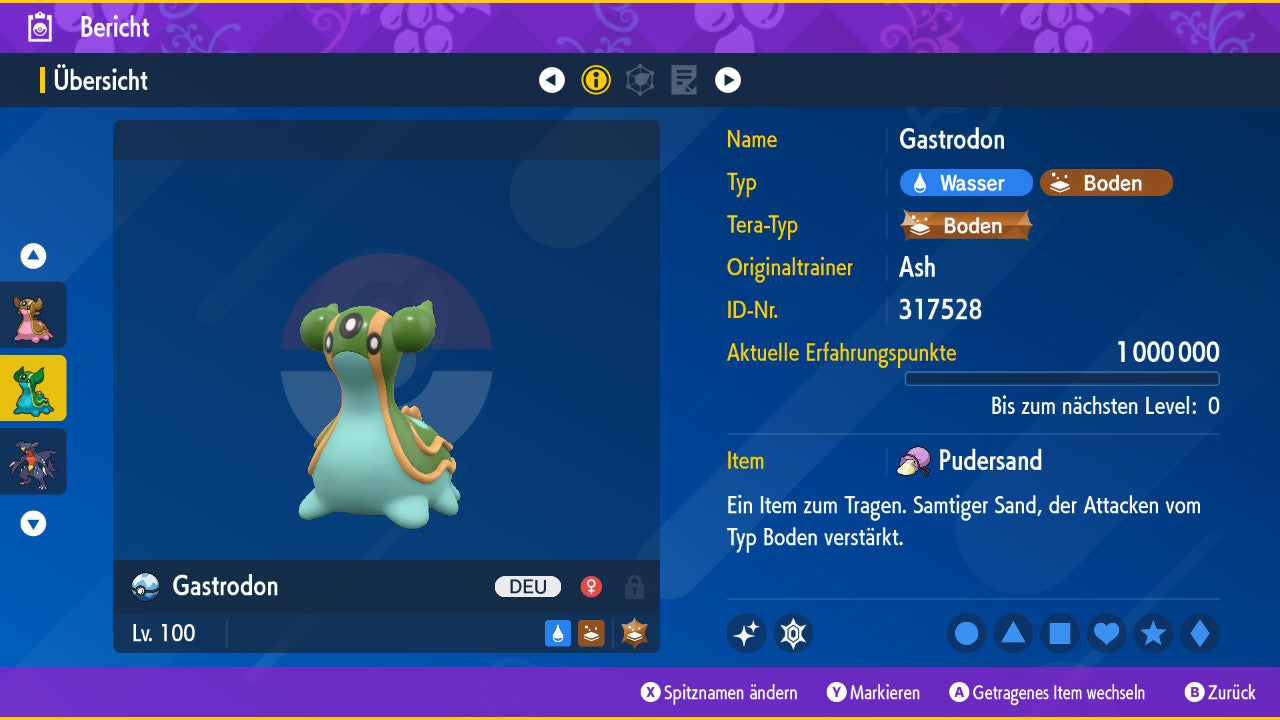This screenshot has width=1280, height=720.
Task: Switch to the hexagon stats tab
Action: tap(640, 80)
